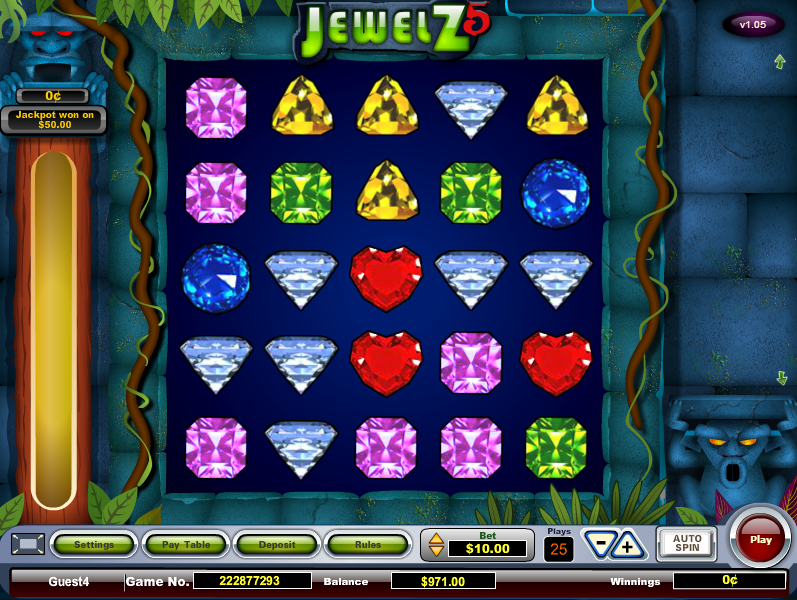View the game Rules
797x600 pixels.
(x=368, y=545)
